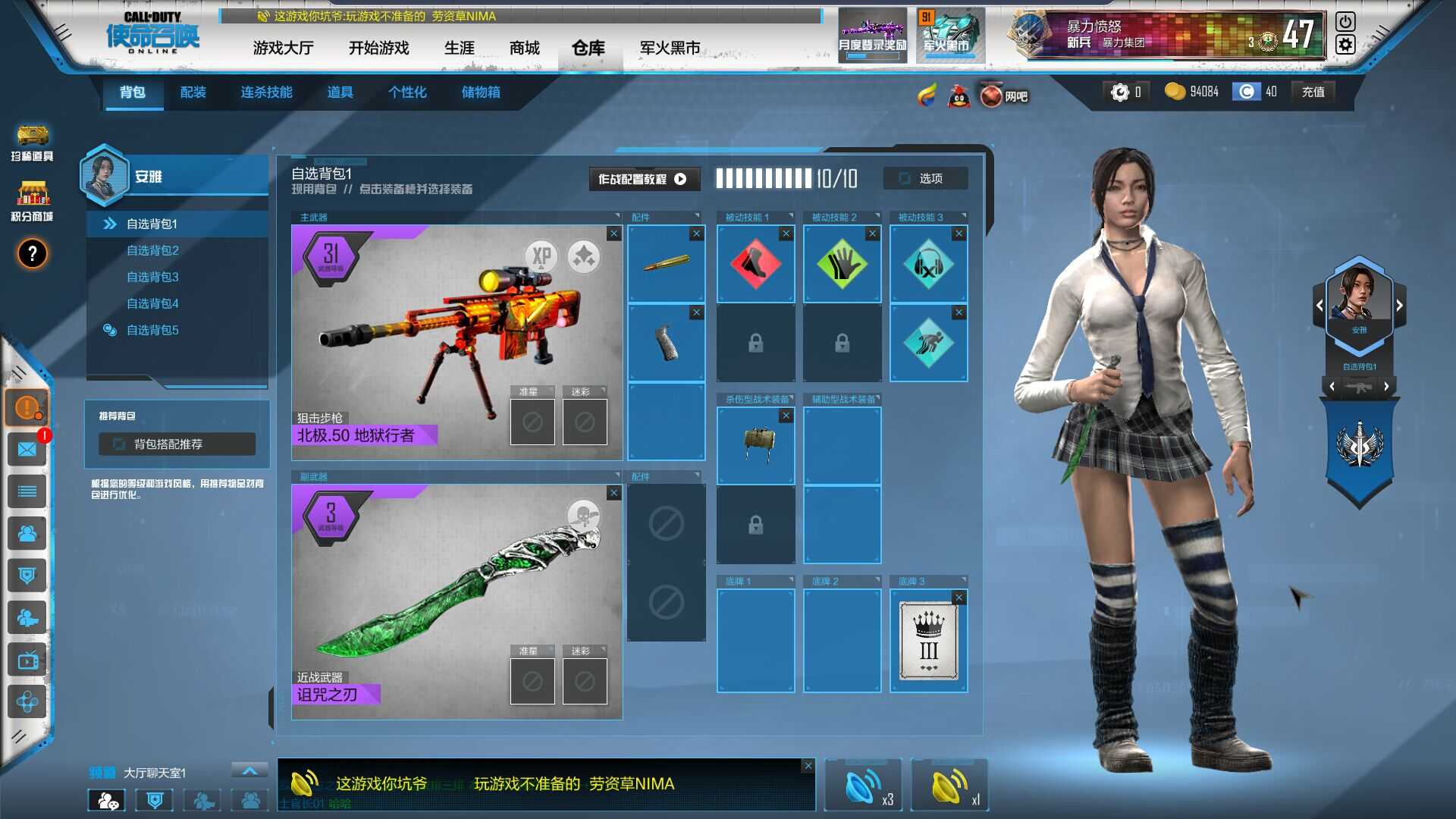Viewport: 1456px width, 819px height.
Task: Select the 北极.50 地狱行者 sniper rifle slot
Action: click(457, 343)
